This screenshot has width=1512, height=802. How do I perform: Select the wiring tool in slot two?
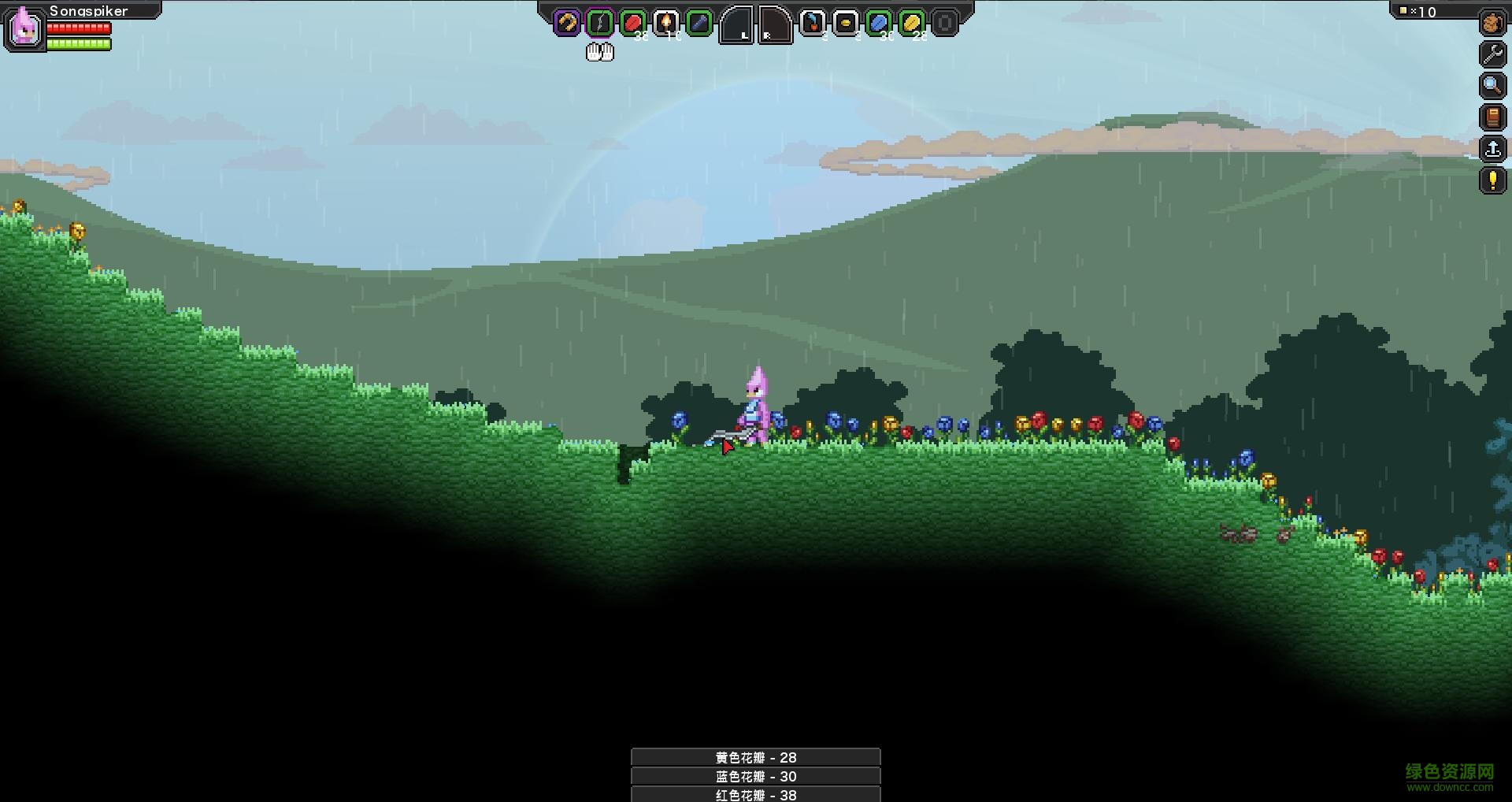(x=599, y=22)
